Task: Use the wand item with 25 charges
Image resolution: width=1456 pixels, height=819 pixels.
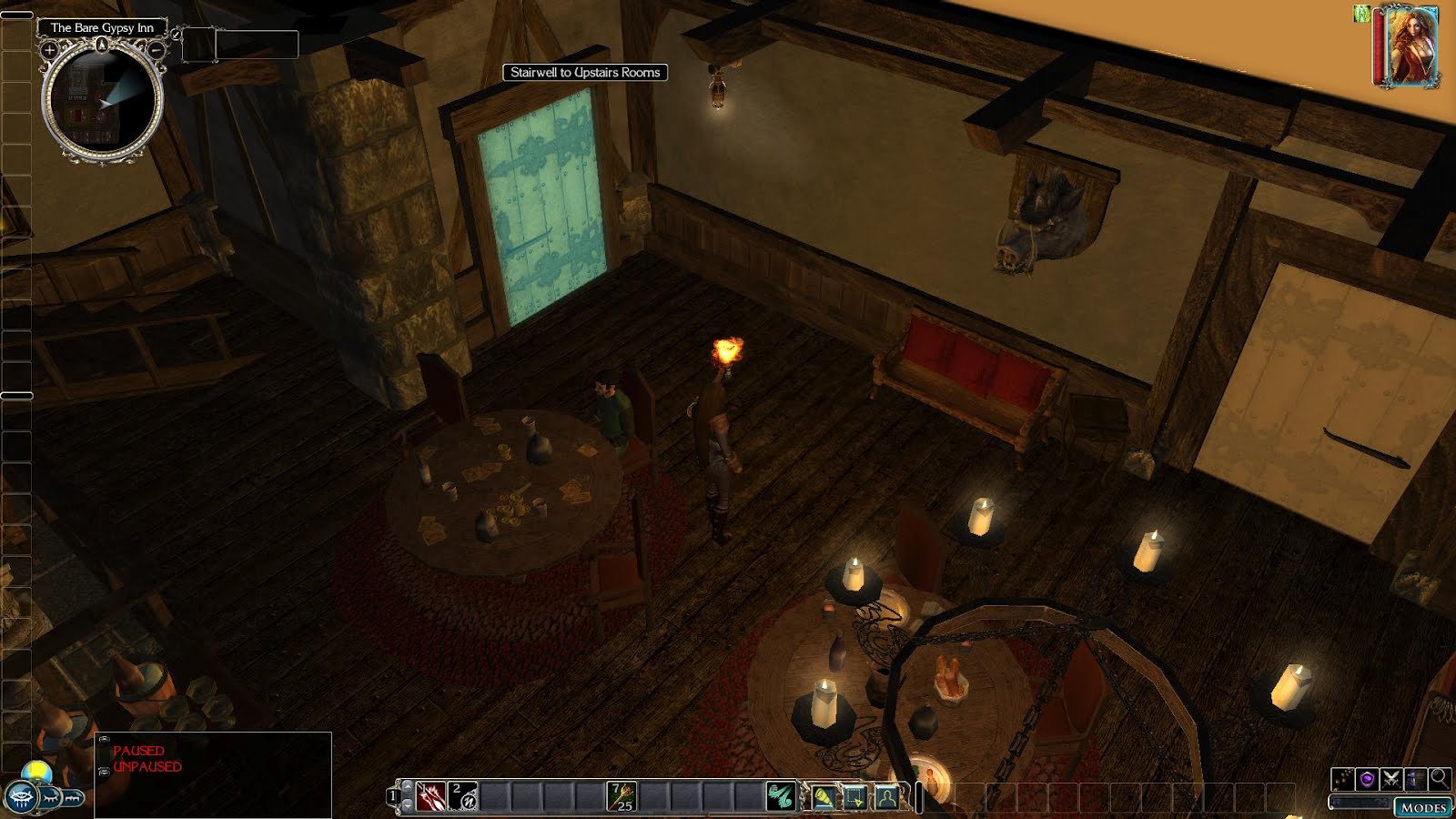Action: pyautogui.click(x=622, y=797)
